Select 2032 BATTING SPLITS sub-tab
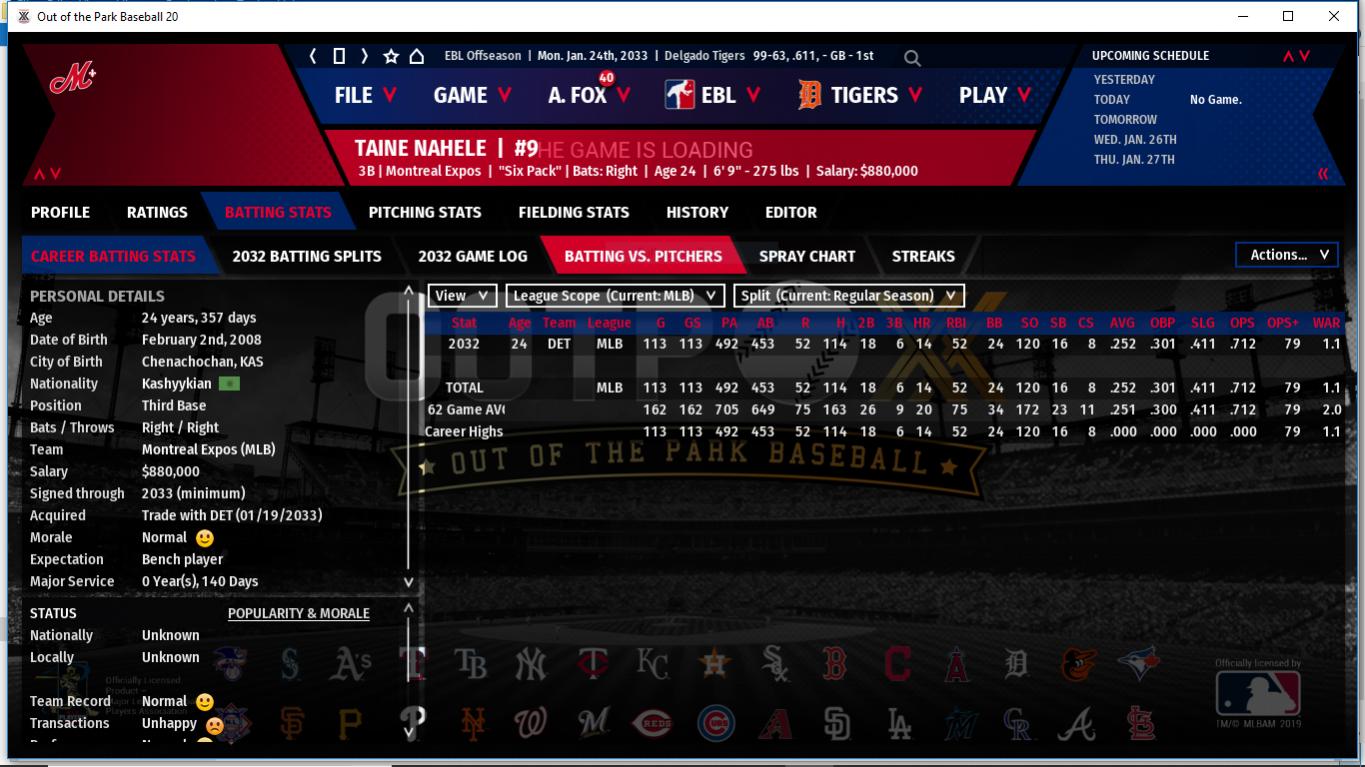 pos(307,256)
